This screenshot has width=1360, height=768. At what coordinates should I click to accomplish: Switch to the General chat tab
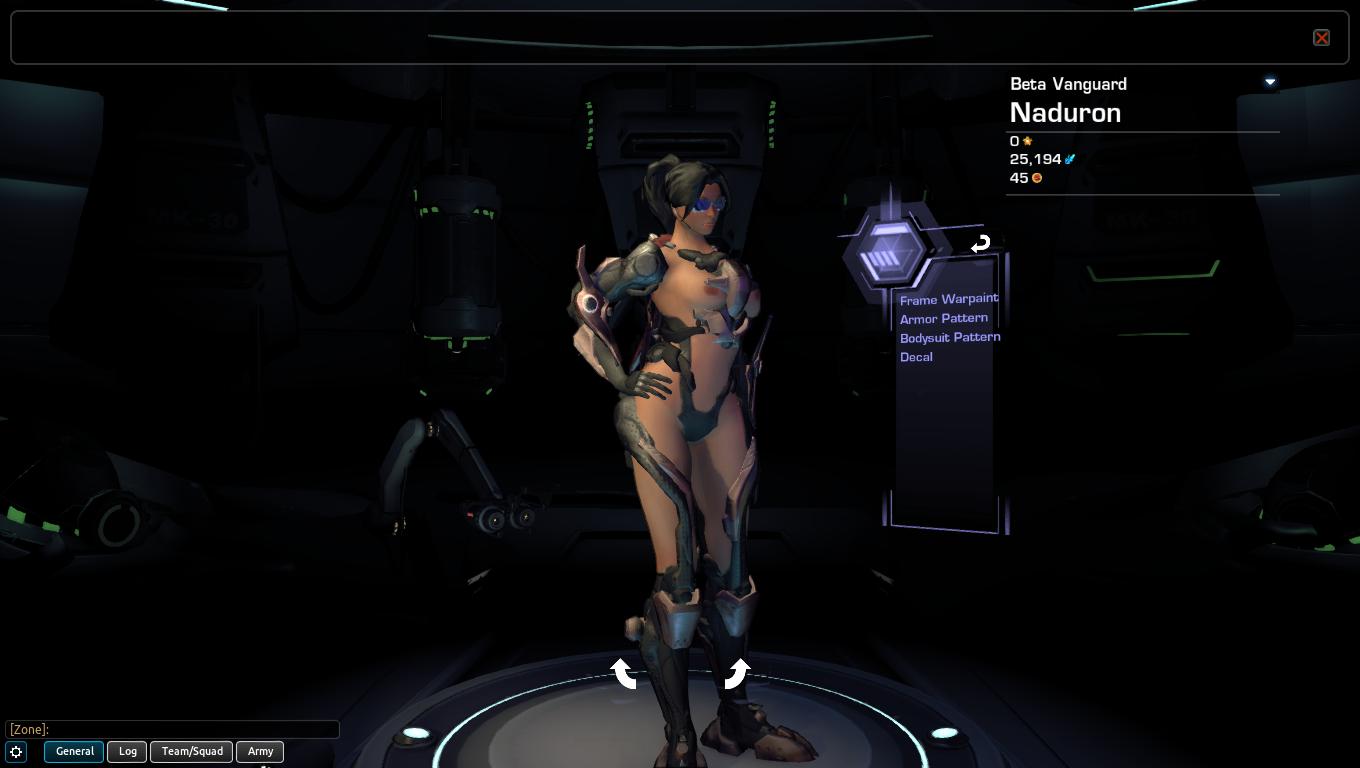(74, 751)
